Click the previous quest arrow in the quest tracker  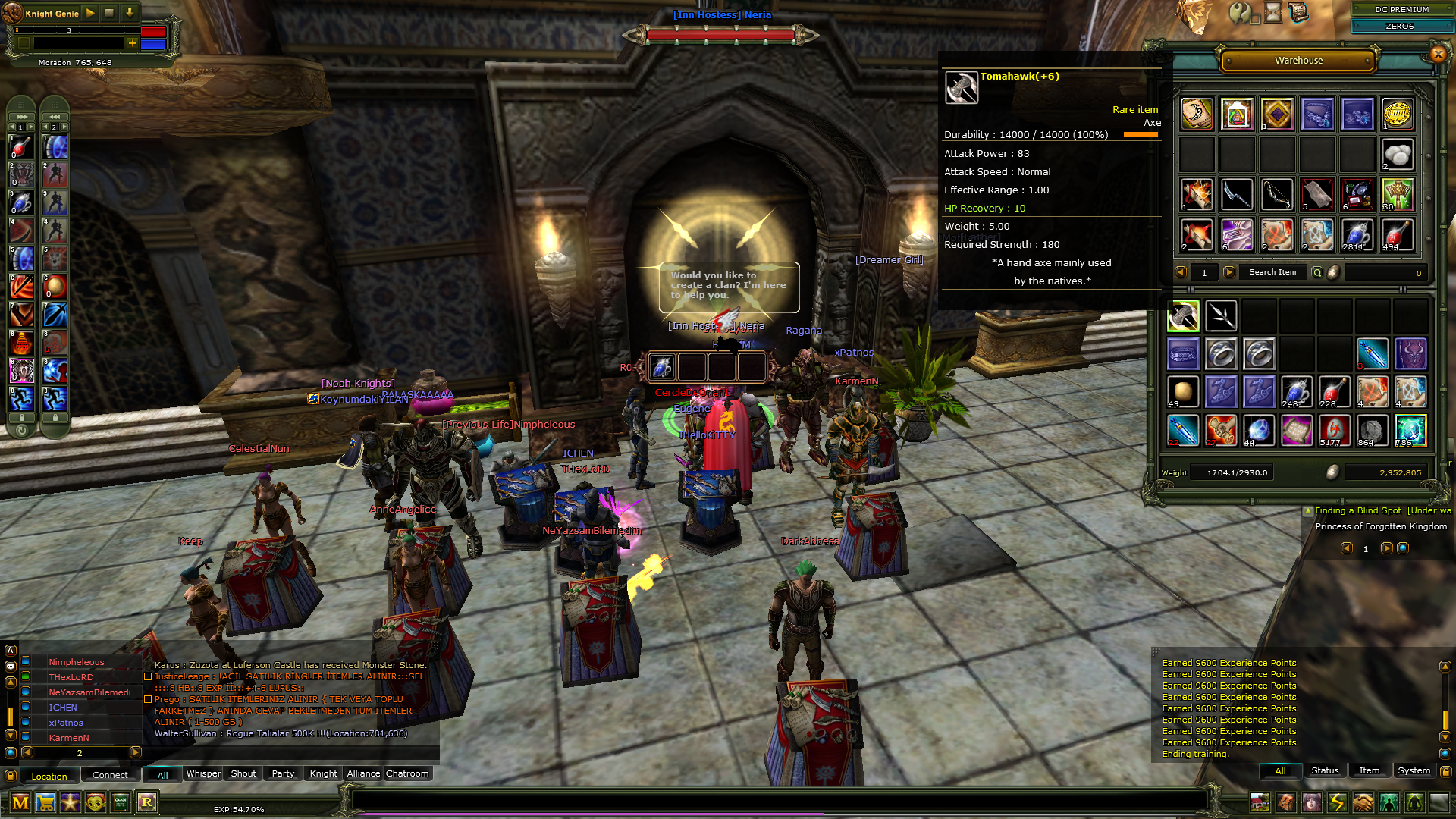click(1348, 549)
